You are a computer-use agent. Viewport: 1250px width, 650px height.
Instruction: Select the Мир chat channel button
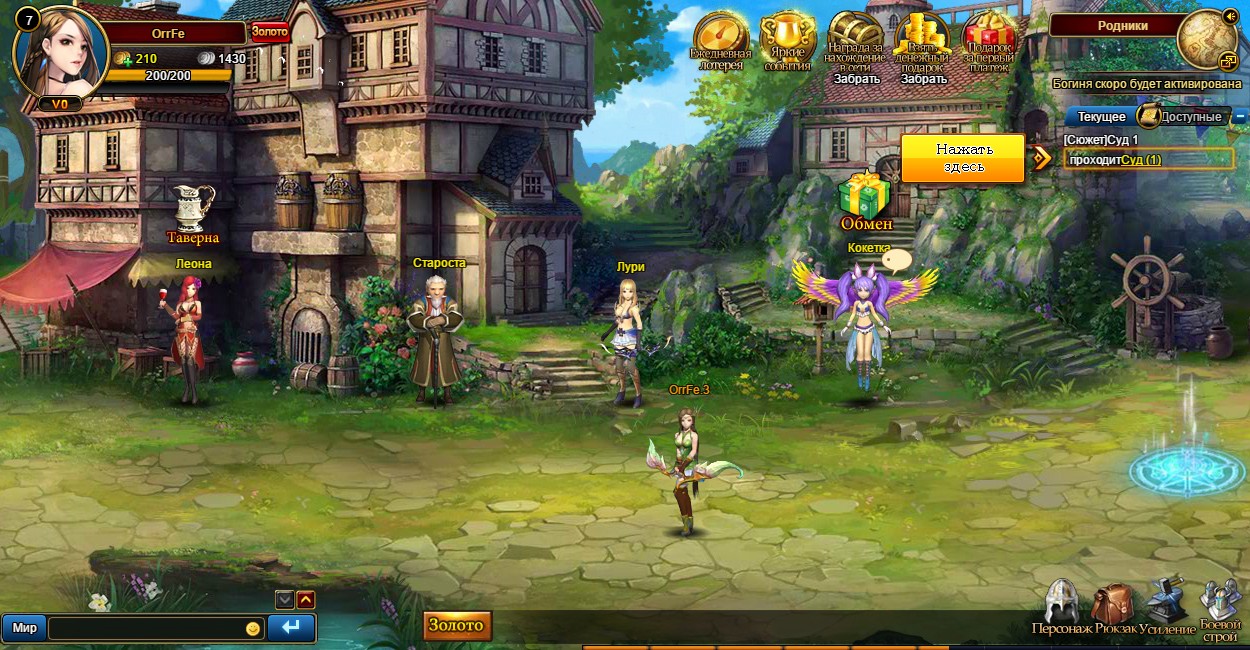tap(25, 628)
